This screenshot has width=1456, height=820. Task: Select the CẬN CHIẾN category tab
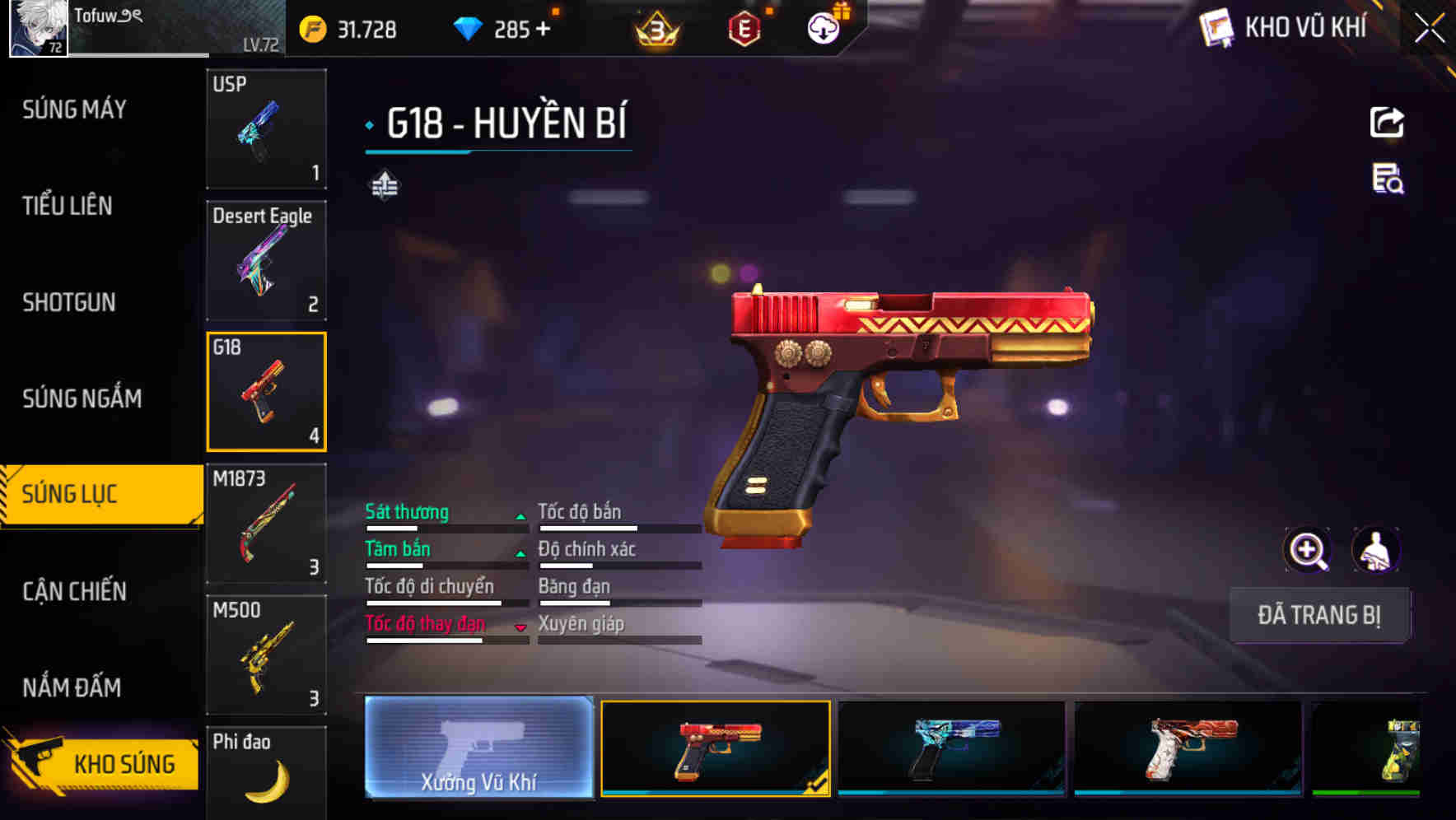click(x=72, y=592)
